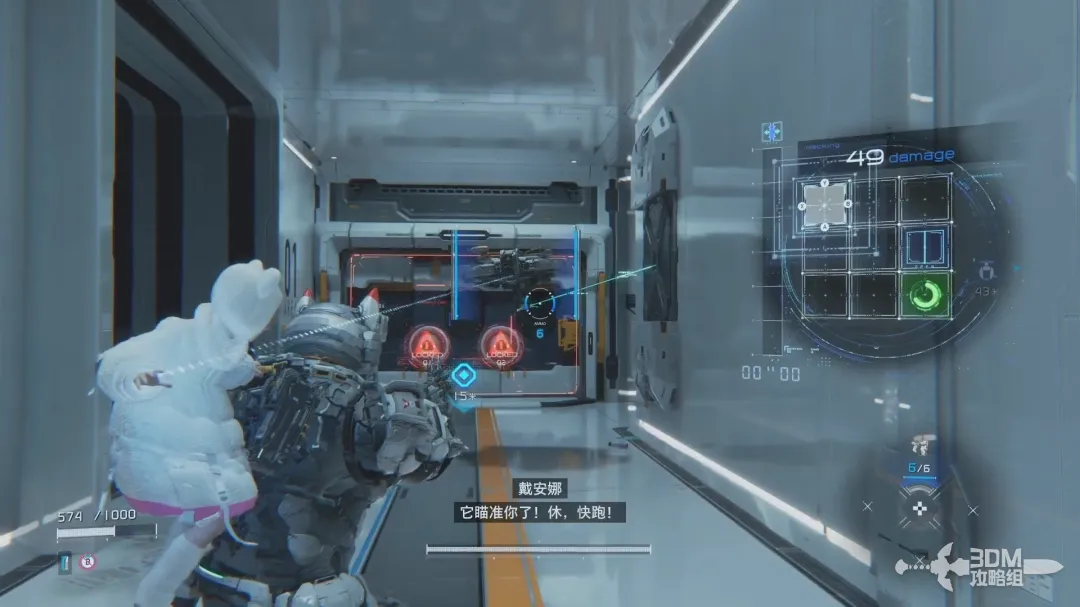Click the repair canister item icon
This screenshot has width=1080, height=607.
(66, 563)
